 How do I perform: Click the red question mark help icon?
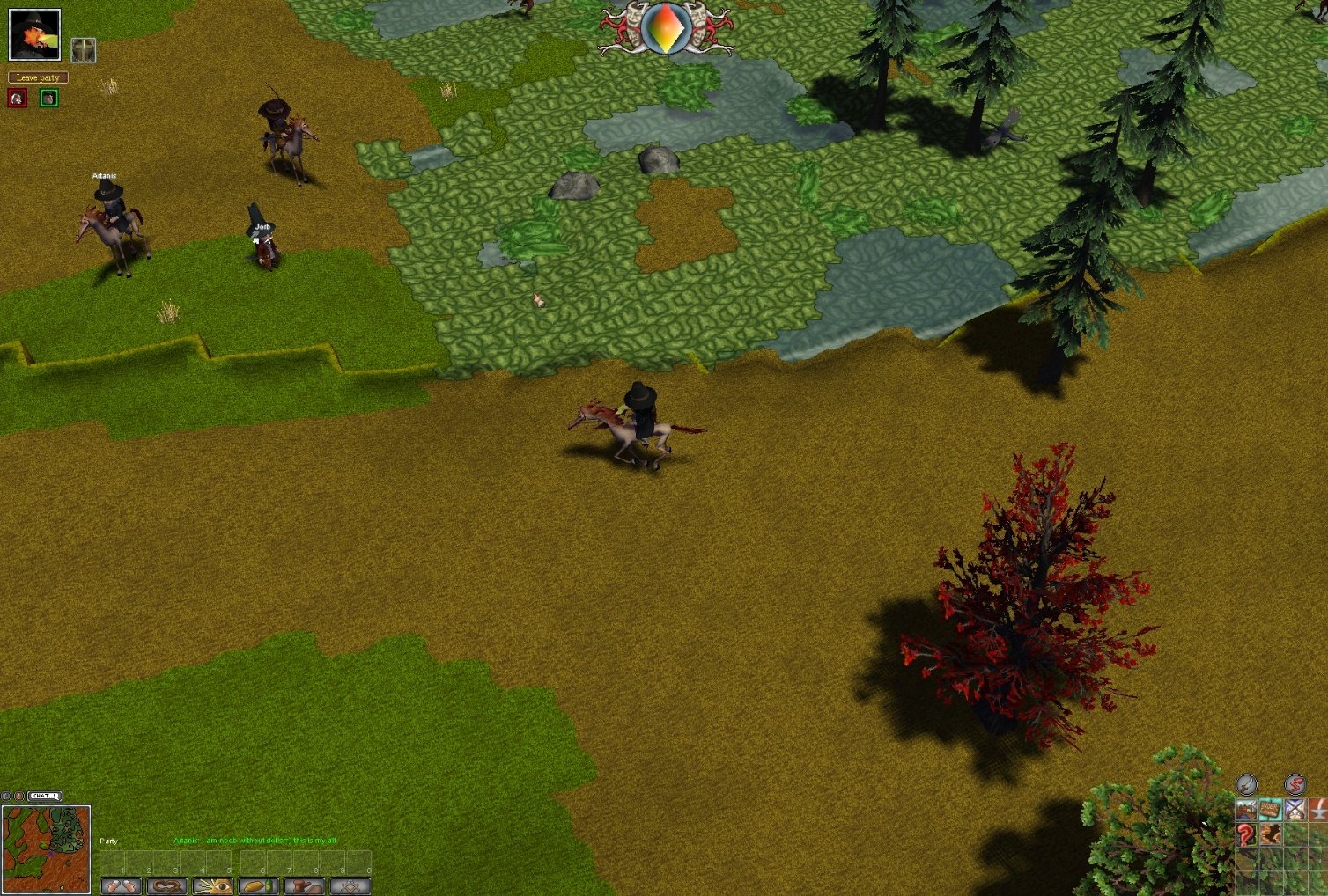pos(1246,834)
